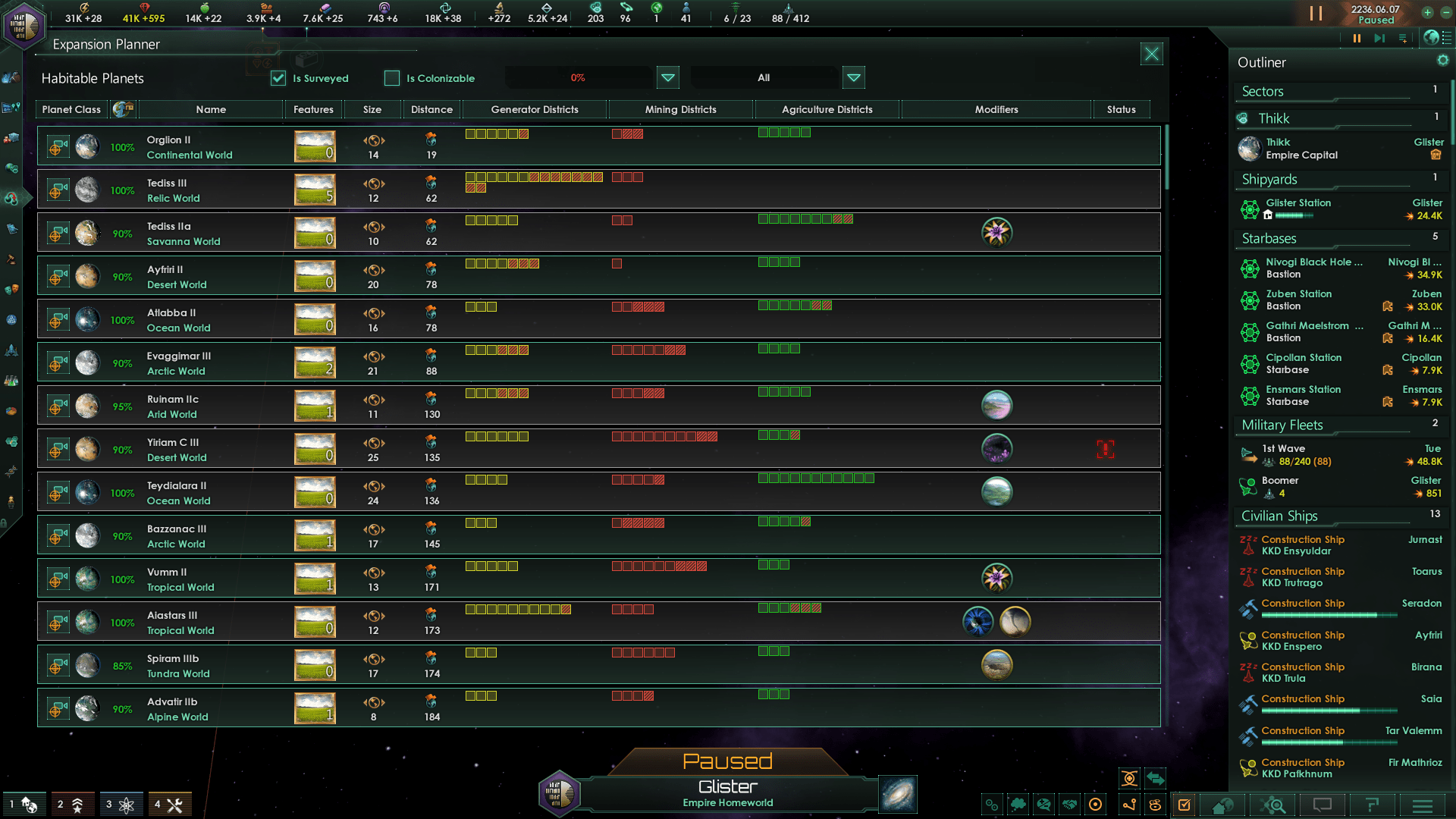1456x819 pixels.
Task: Select the Orglion II Continental World row
Action: [x=190, y=146]
